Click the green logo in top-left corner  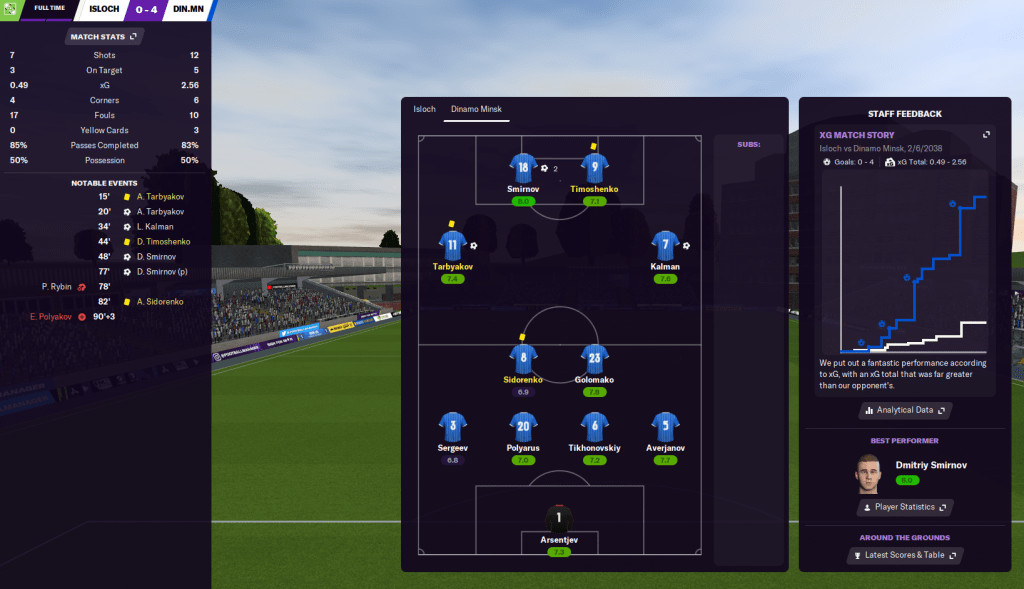tap(12, 9)
